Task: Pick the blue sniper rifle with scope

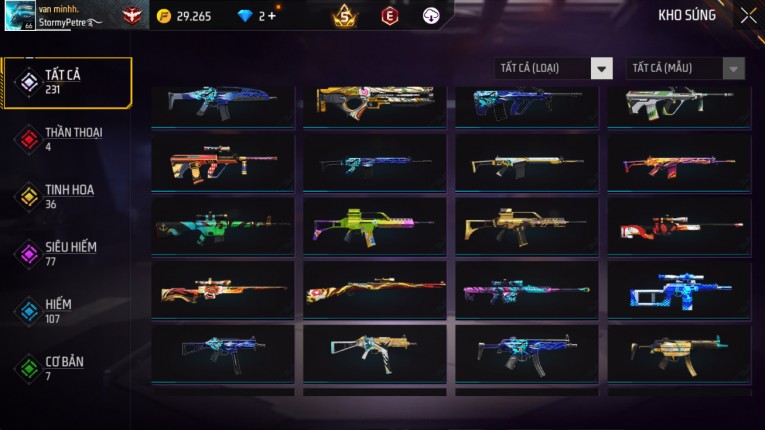Action: pyautogui.click(x=678, y=288)
